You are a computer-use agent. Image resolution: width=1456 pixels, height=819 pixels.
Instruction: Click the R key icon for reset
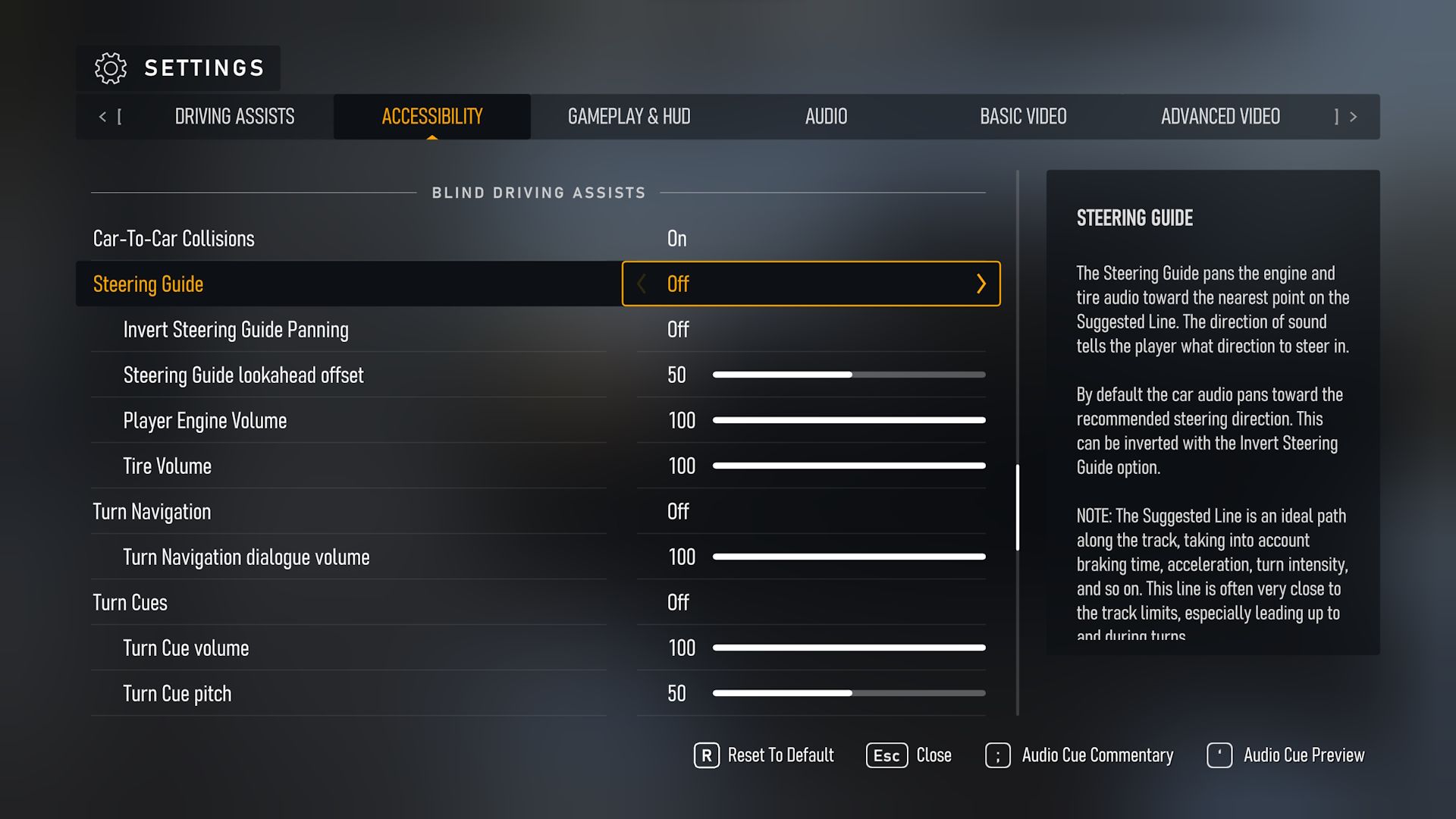point(706,755)
